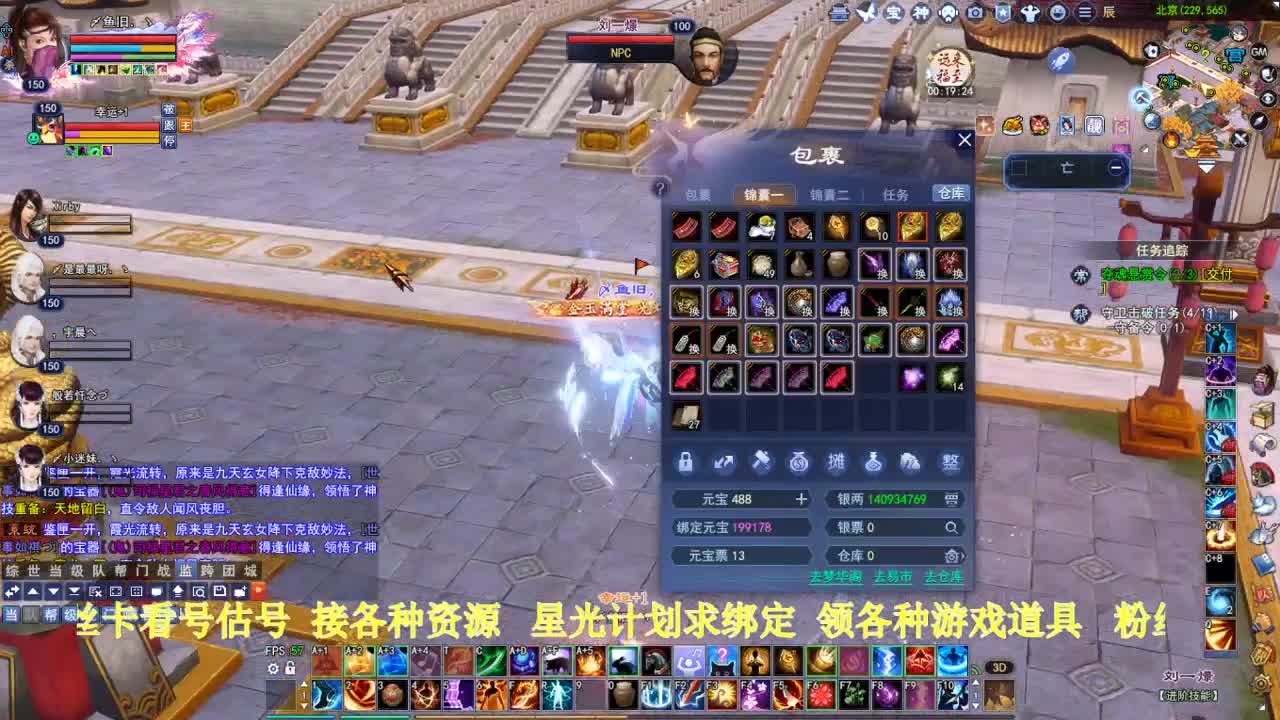The height and width of the screenshot is (720, 1280).
Task: Click the minus zoom control on the 亡 bar
Action: pyautogui.click(x=1116, y=167)
